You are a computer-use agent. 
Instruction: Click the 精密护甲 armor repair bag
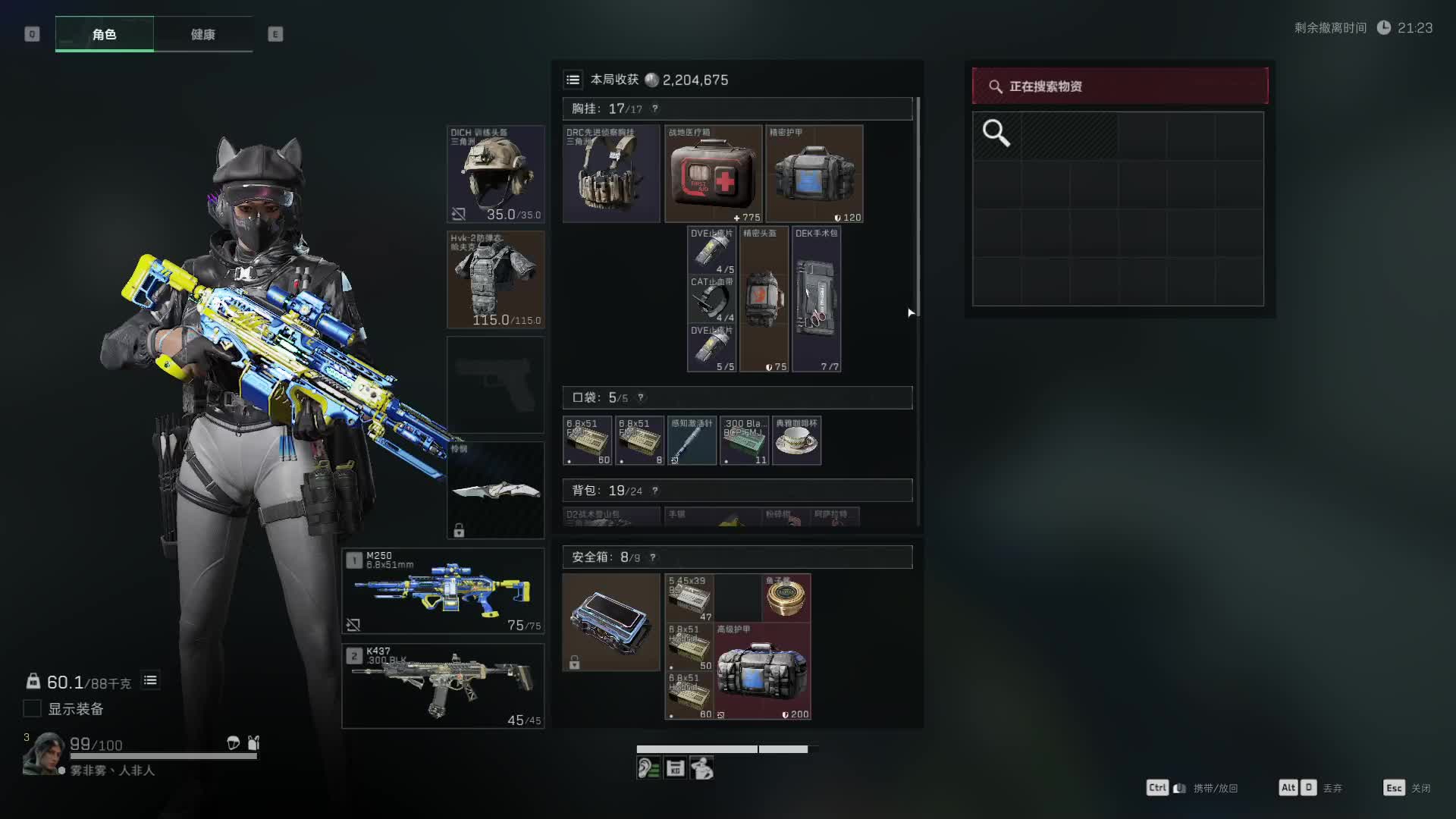[814, 174]
